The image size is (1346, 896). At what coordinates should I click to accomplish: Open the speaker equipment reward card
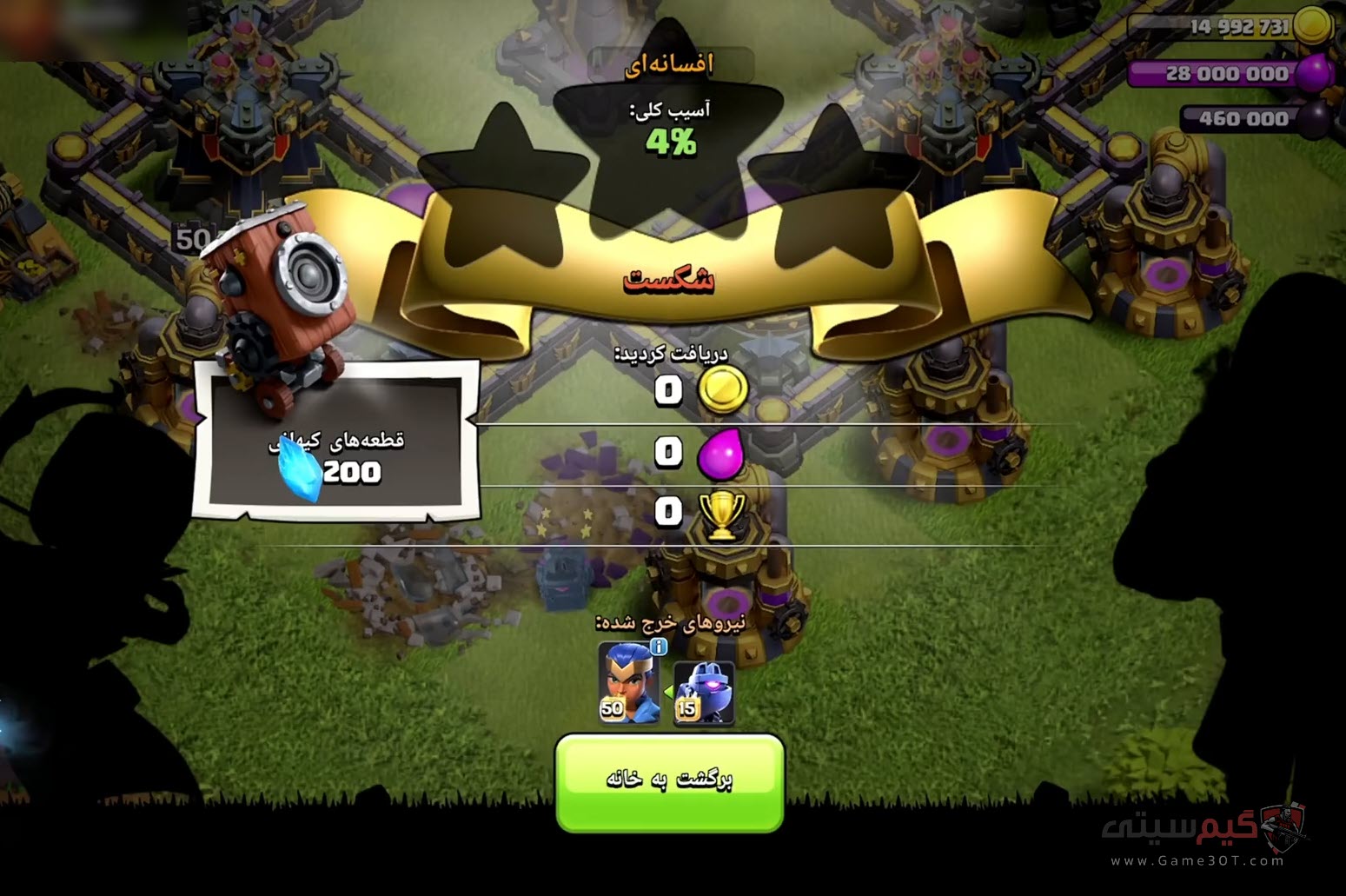point(335,441)
